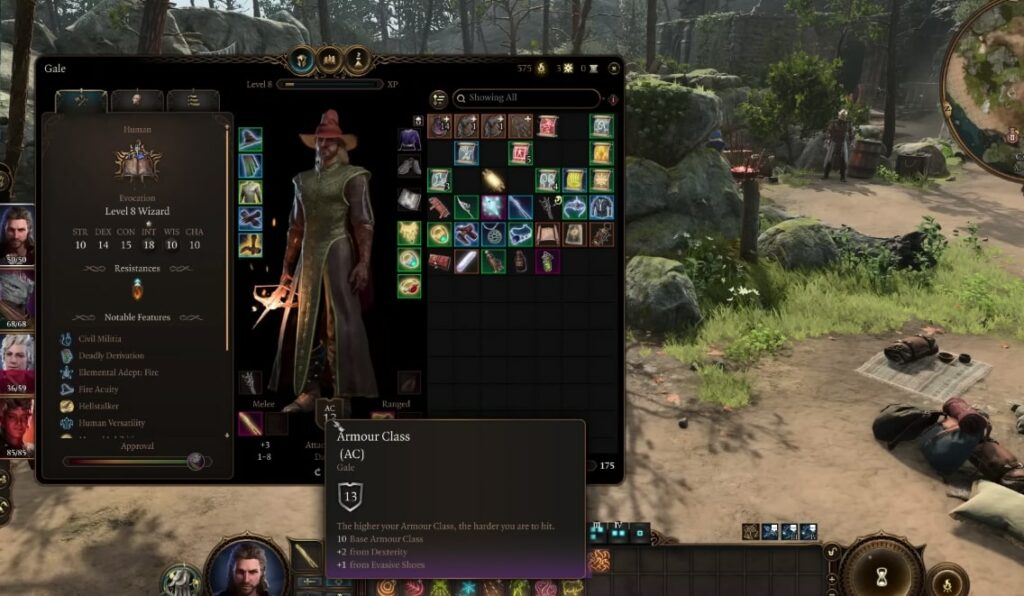Select the equipped gloves slot
Viewport: 1024px width, 596px height.
(250, 219)
